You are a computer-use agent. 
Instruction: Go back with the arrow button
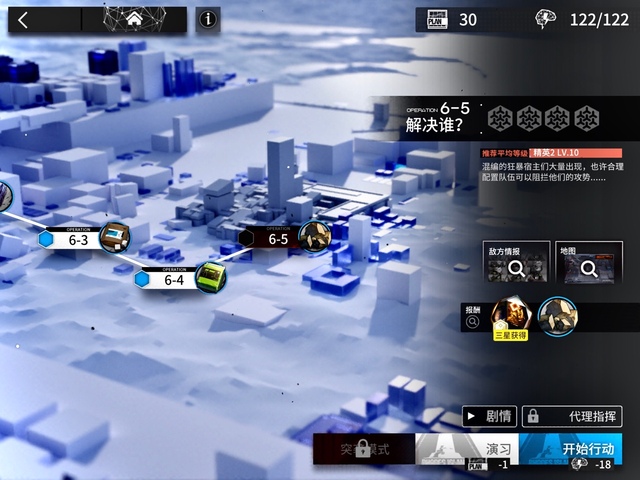coord(24,19)
